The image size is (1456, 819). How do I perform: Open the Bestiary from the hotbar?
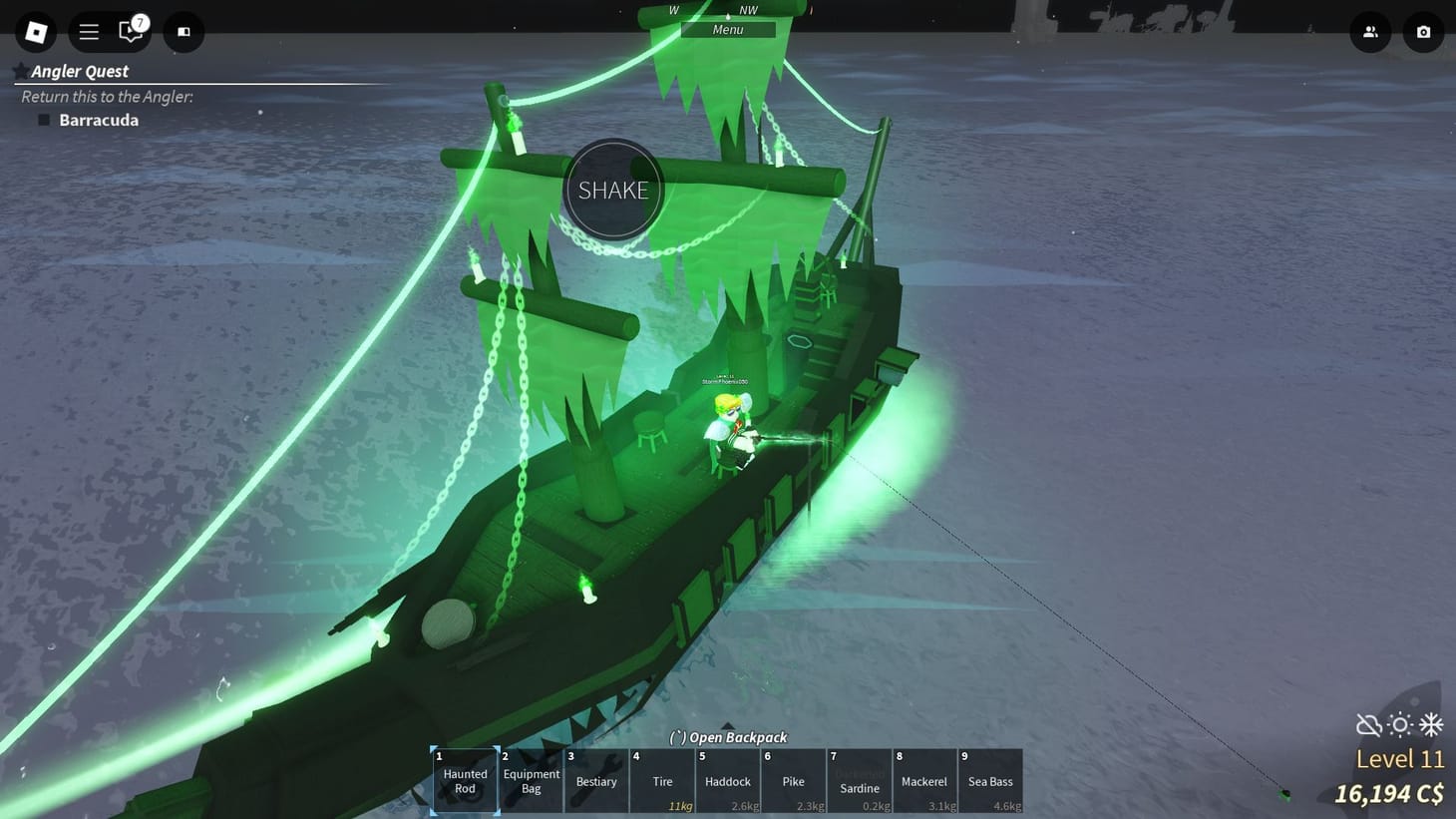click(x=595, y=780)
